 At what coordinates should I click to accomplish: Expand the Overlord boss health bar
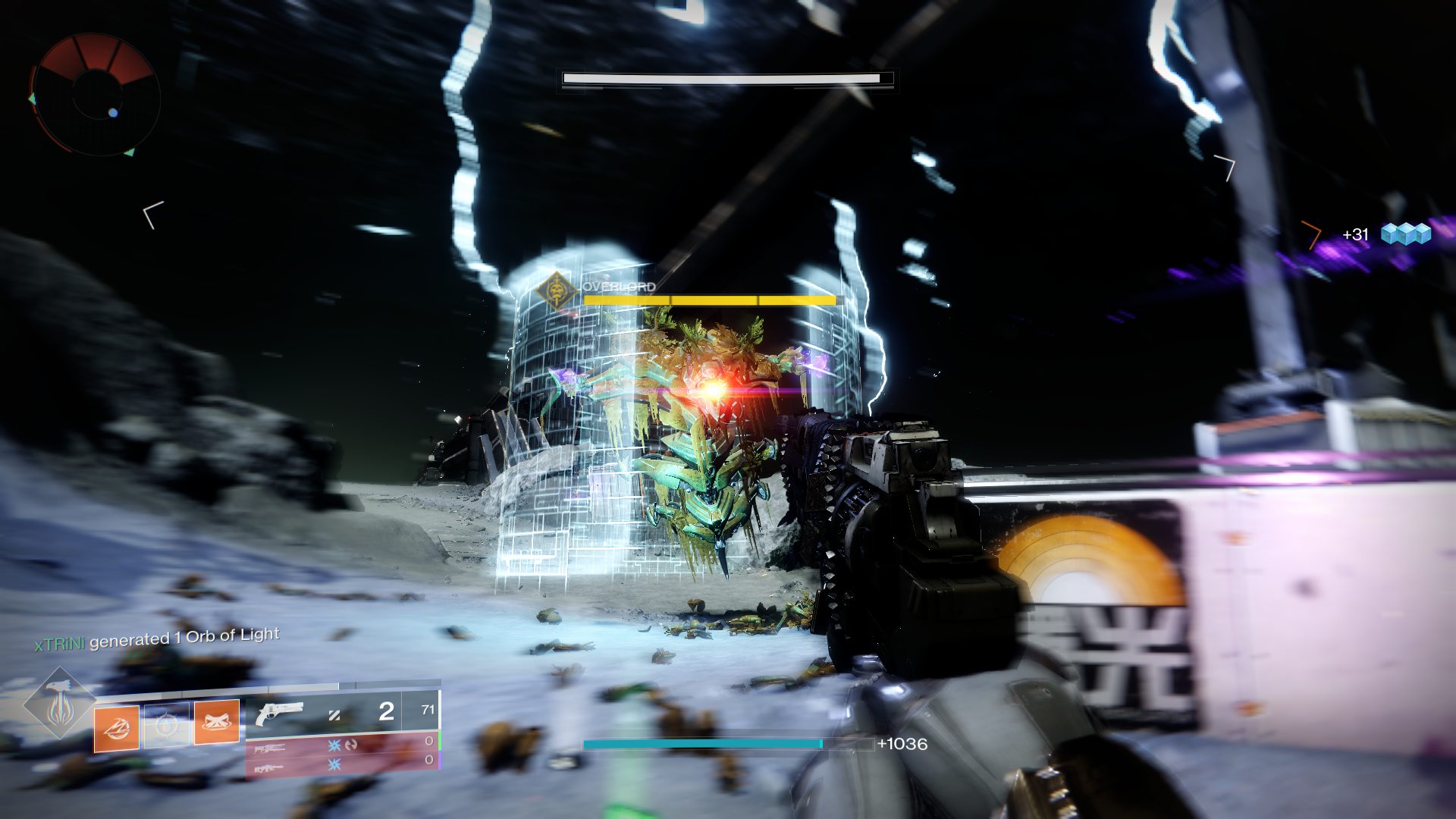click(711, 299)
